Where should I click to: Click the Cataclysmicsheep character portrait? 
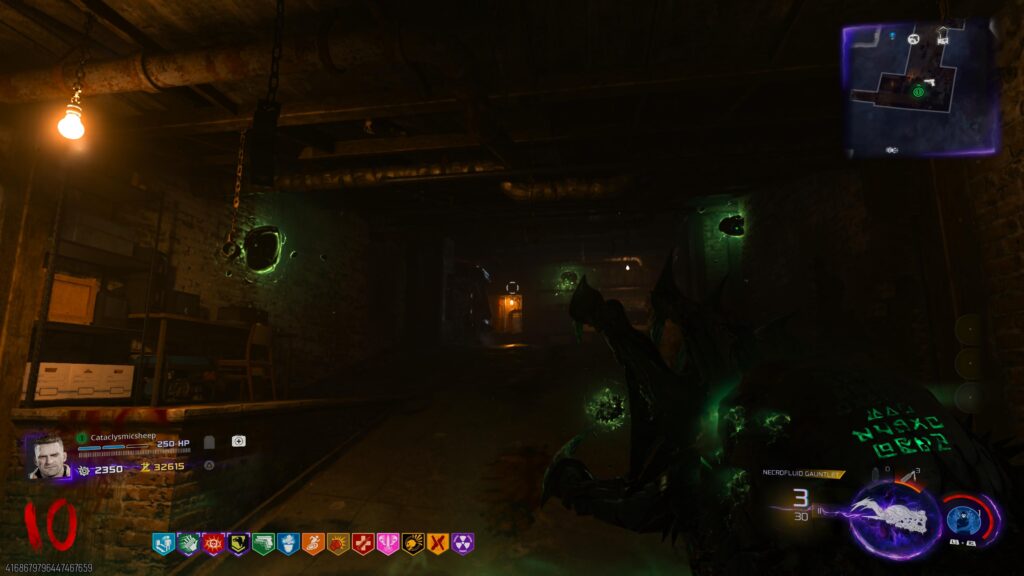click(x=48, y=456)
